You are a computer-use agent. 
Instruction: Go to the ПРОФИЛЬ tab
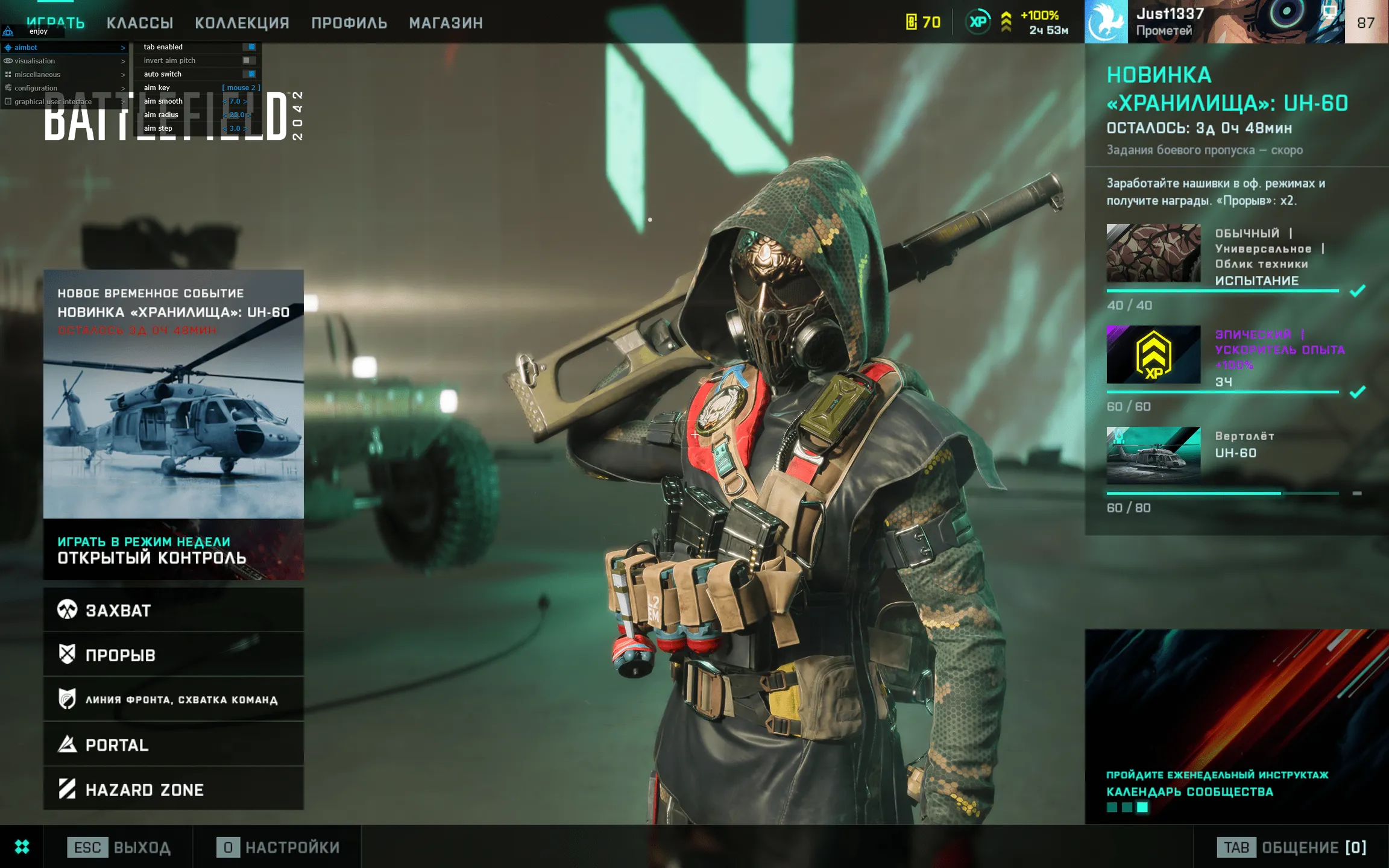(349, 23)
